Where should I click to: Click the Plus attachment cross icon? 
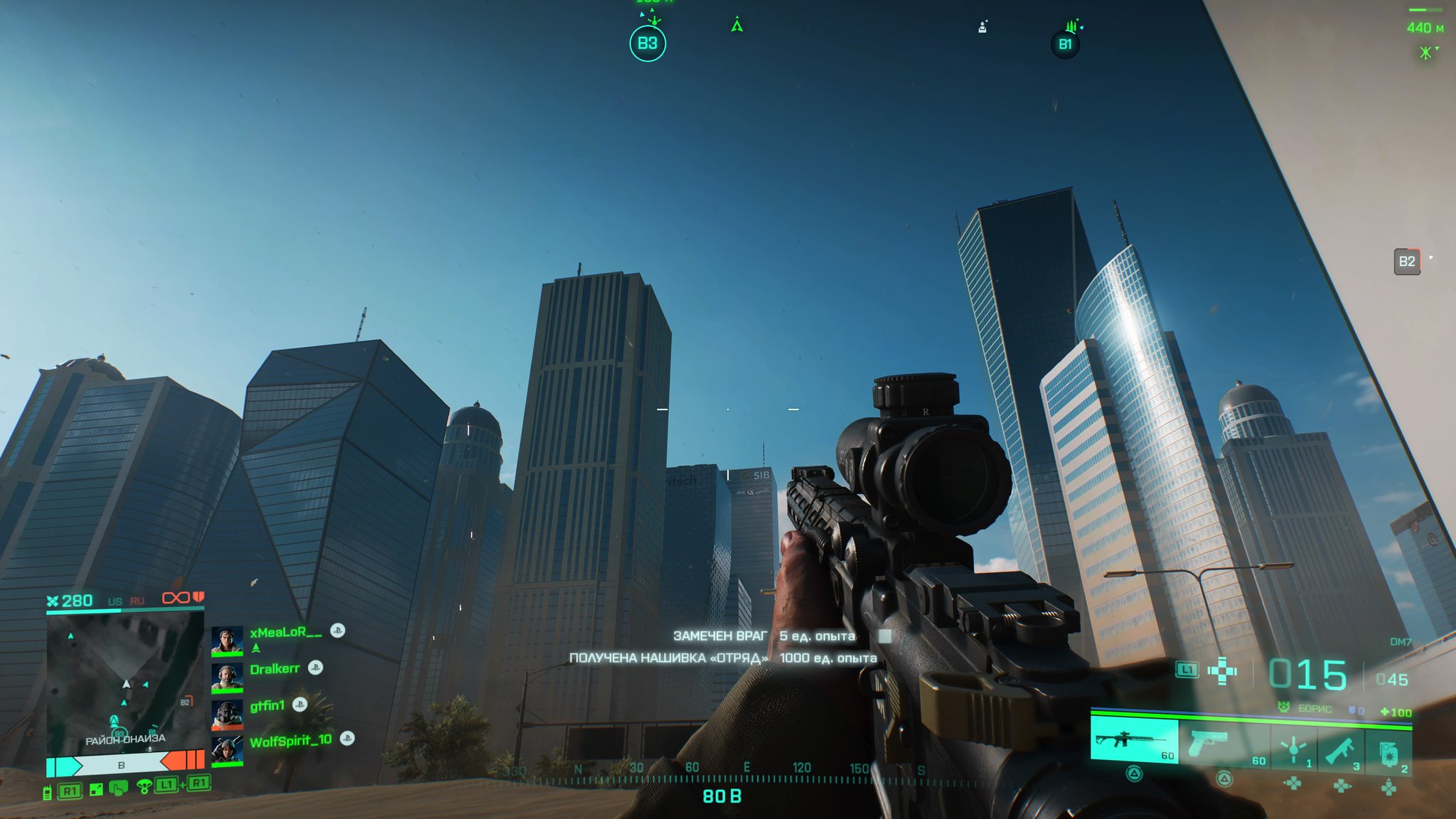pos(1222,671)
